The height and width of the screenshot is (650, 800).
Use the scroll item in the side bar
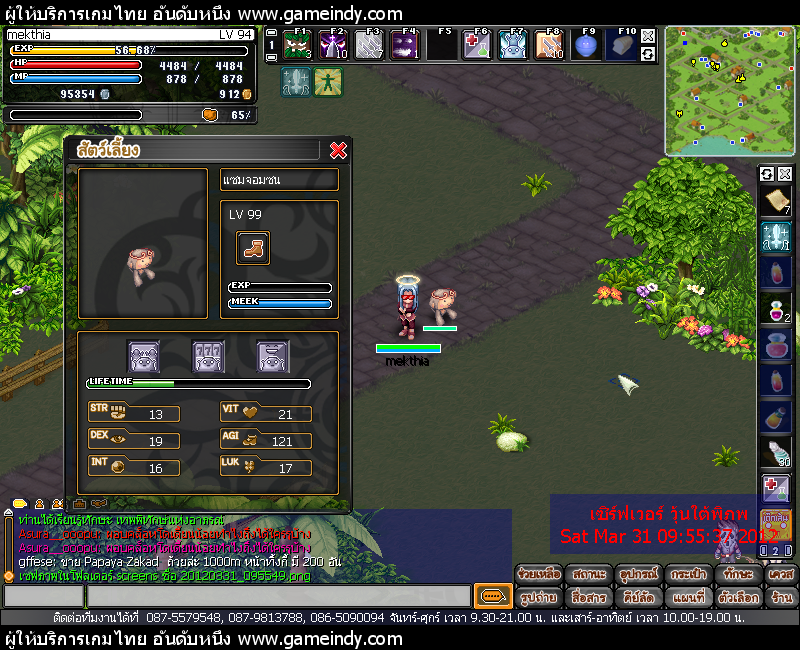coord(776,202)
